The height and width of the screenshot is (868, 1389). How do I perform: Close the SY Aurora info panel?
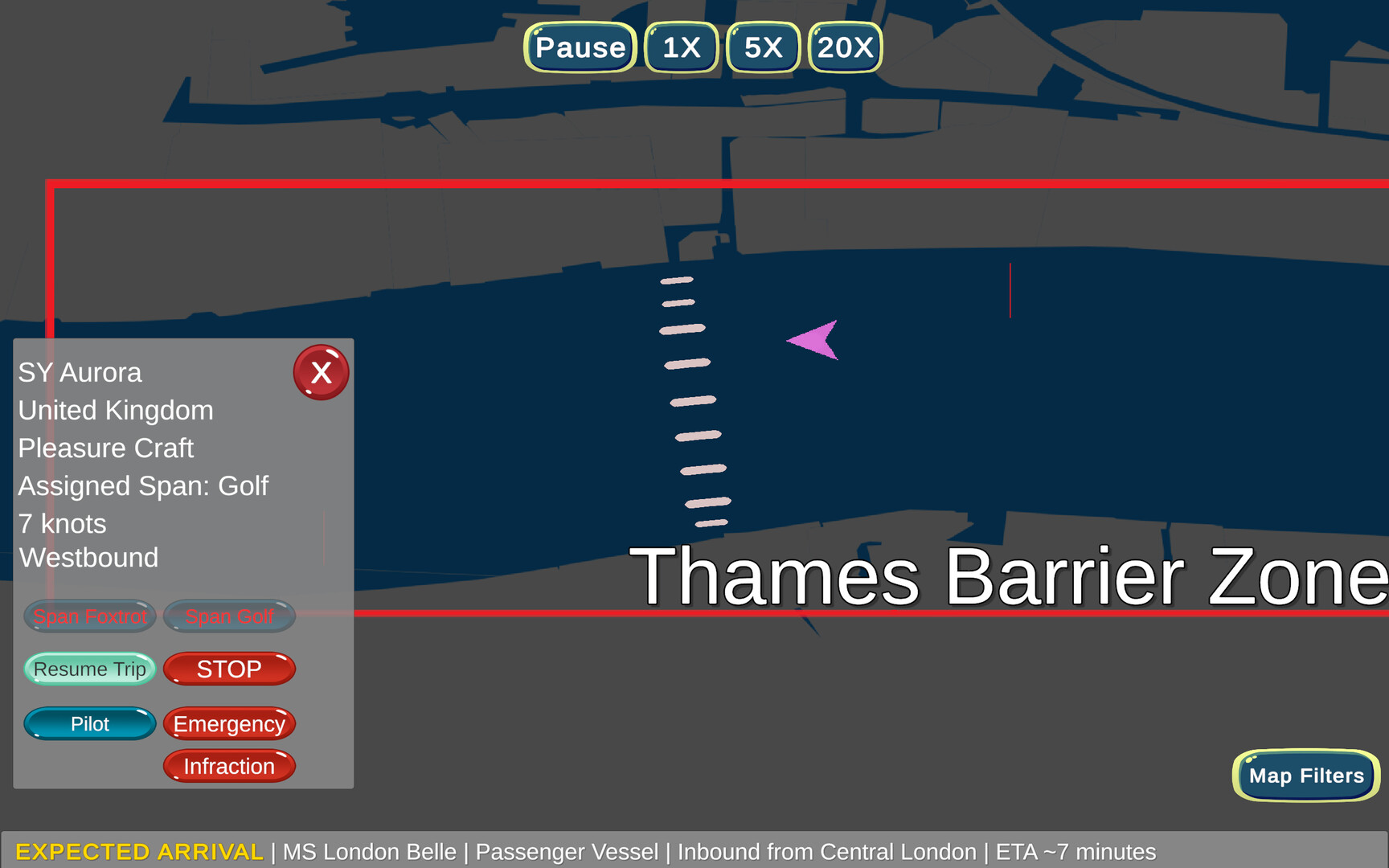tap(321, 371)
